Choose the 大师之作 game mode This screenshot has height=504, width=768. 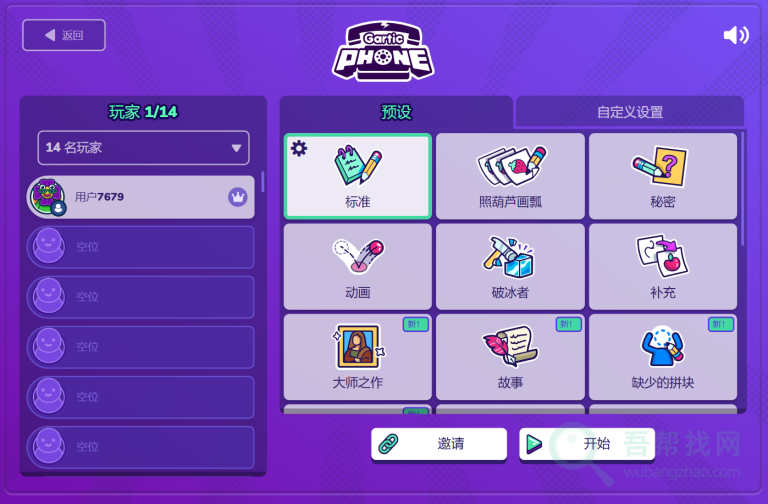358,357
